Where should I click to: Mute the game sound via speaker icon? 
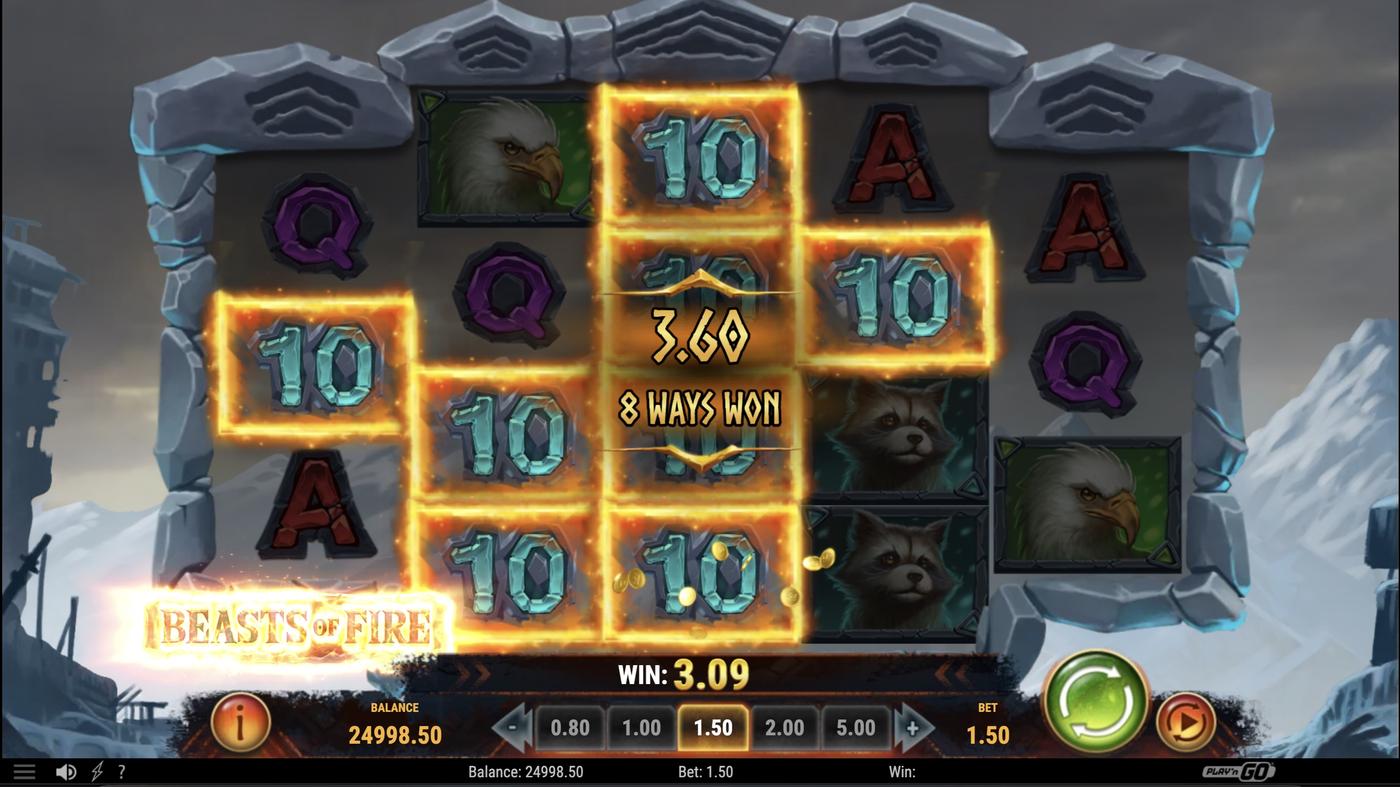pyautogui.click(x=65, y=770)
